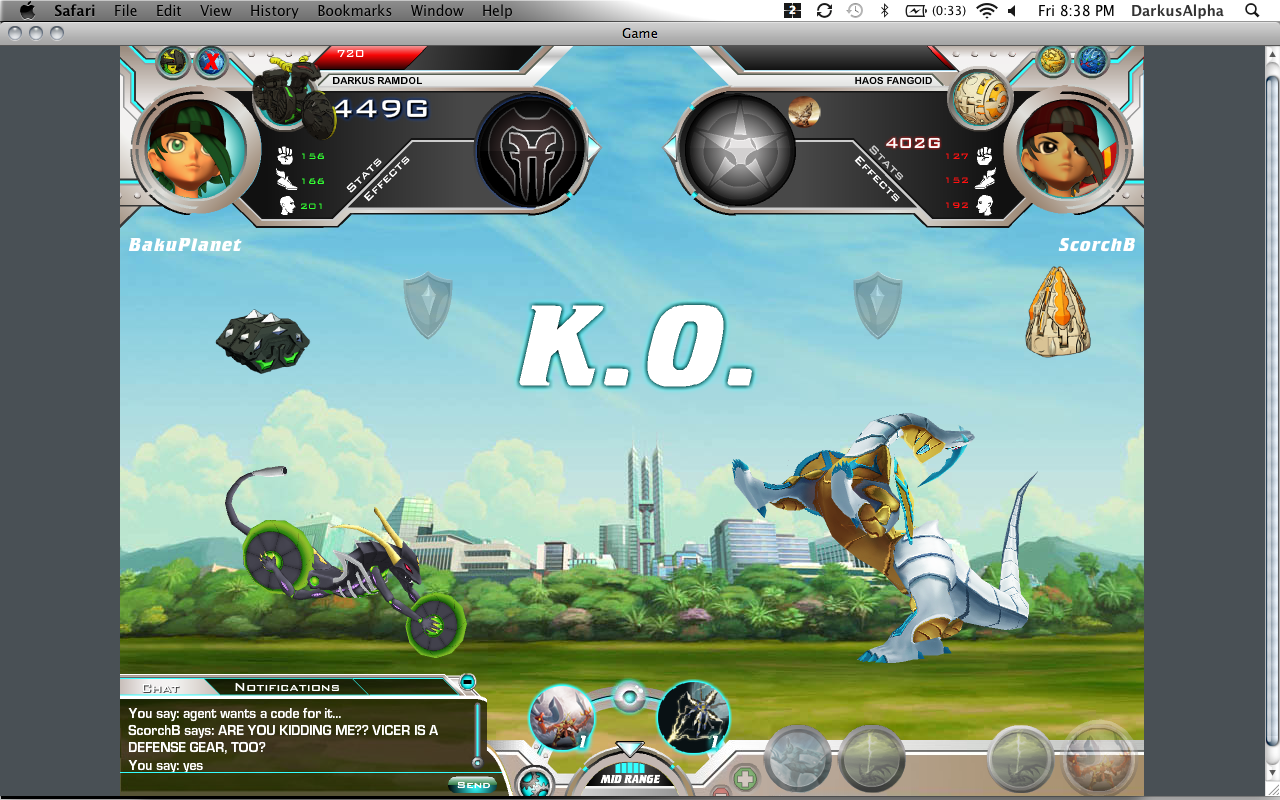Expand the arrow beside the Darkus emblem
The image size is (1280, 800).
(593, 149)
